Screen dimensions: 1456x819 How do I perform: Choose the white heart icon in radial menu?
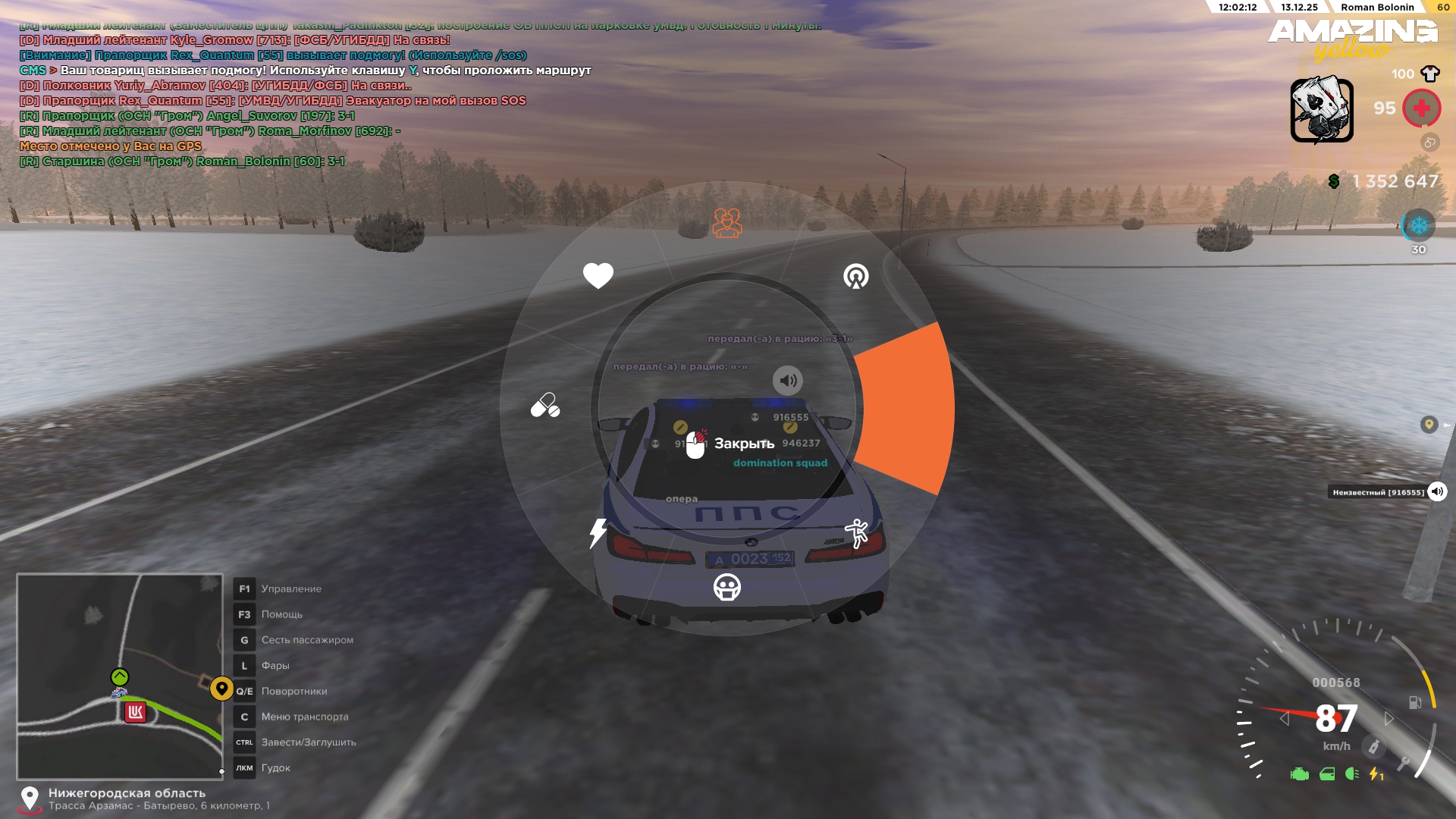point(598,275)
